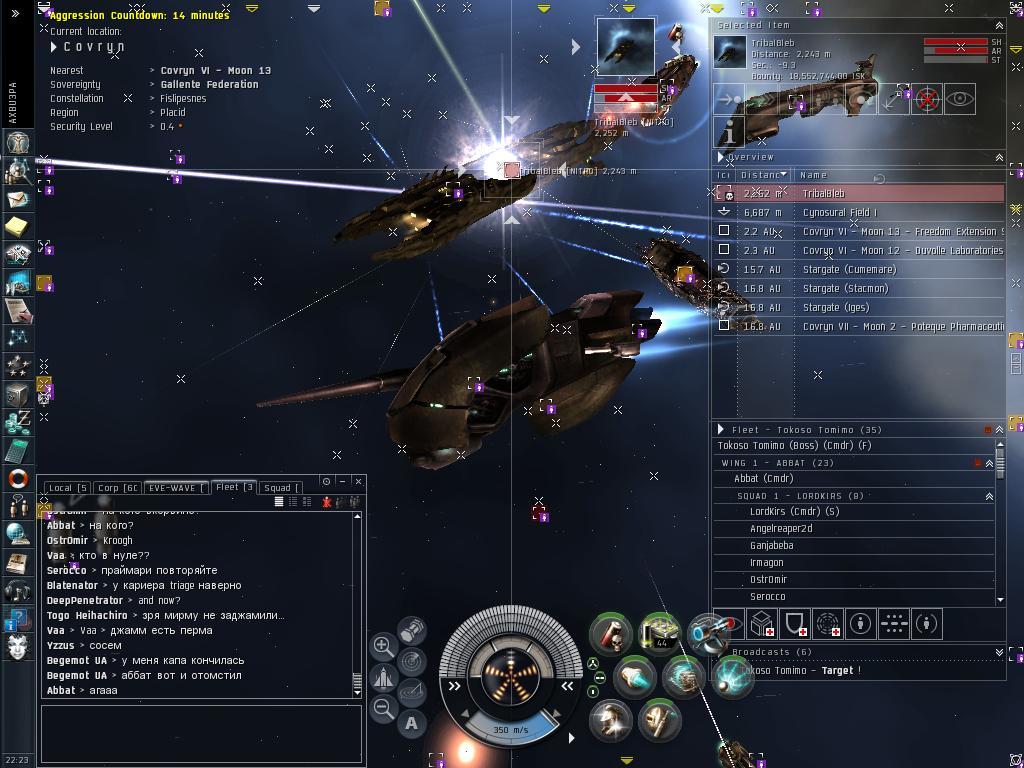Open the Corp chat tab

point(117,488)
